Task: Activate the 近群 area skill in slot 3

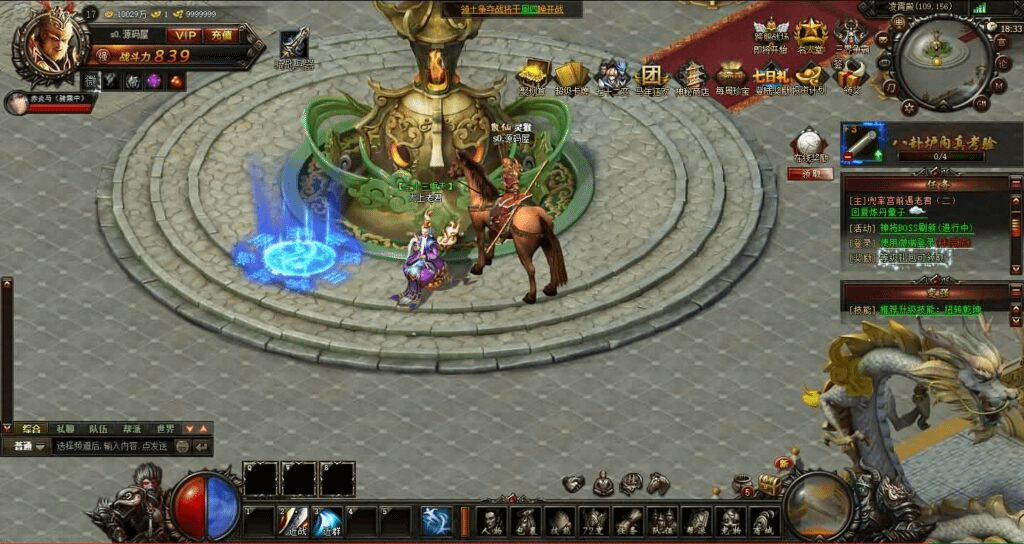Action: [x=327, y=521]
